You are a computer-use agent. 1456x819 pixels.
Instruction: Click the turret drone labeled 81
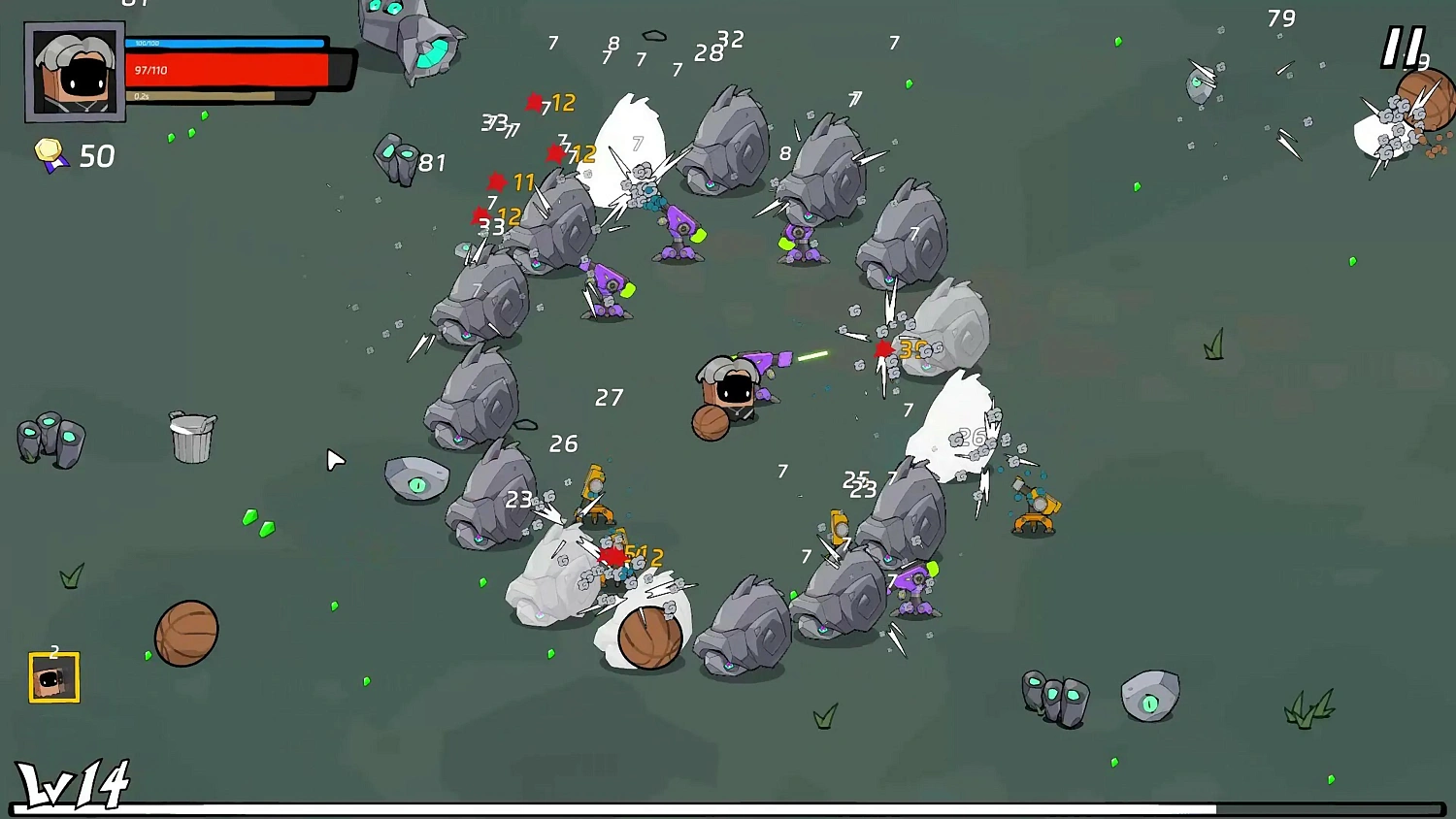point(398,160)
